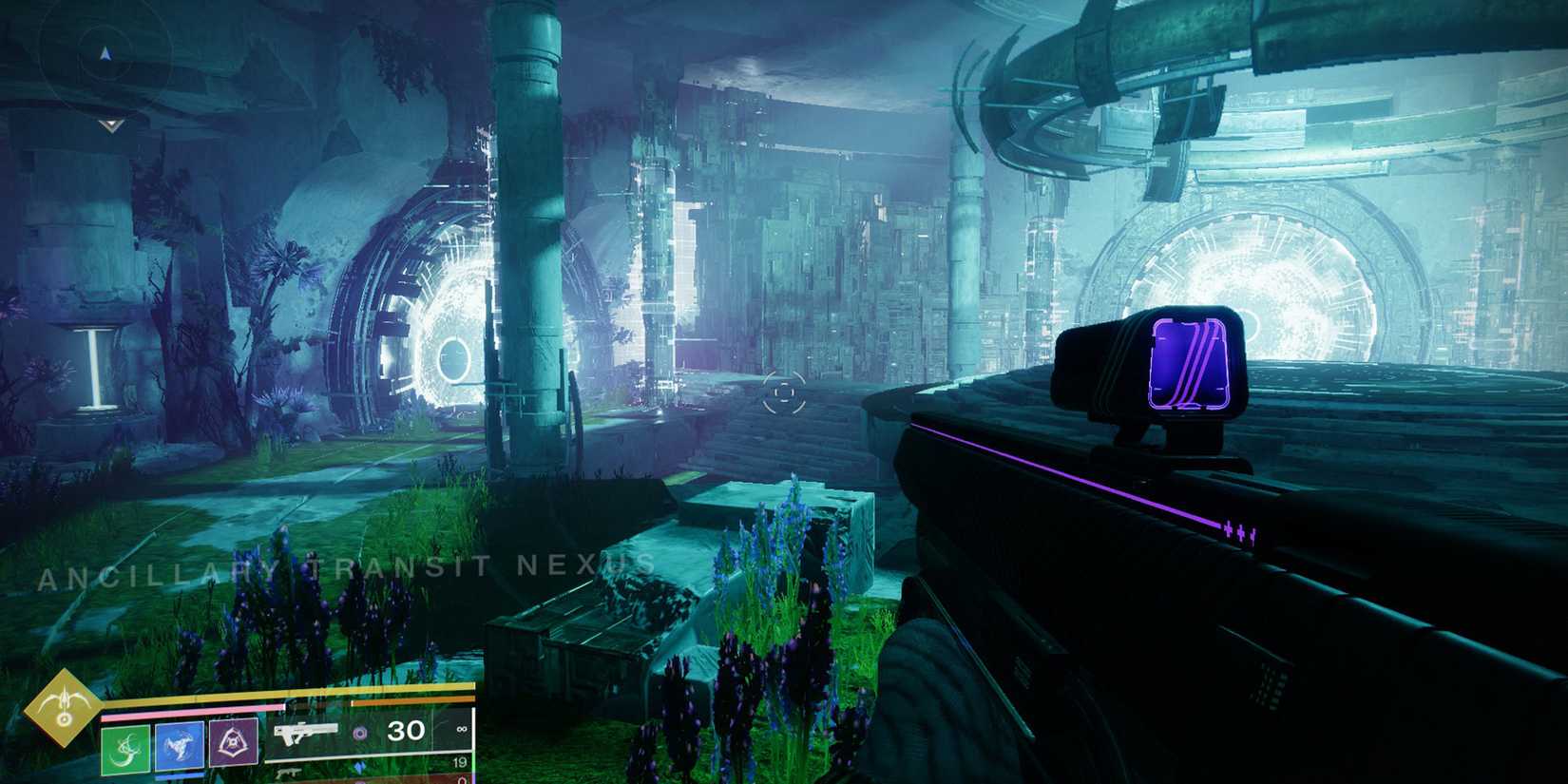
Task: Select the equipped scout rifle icon
Action: (307, 735)
